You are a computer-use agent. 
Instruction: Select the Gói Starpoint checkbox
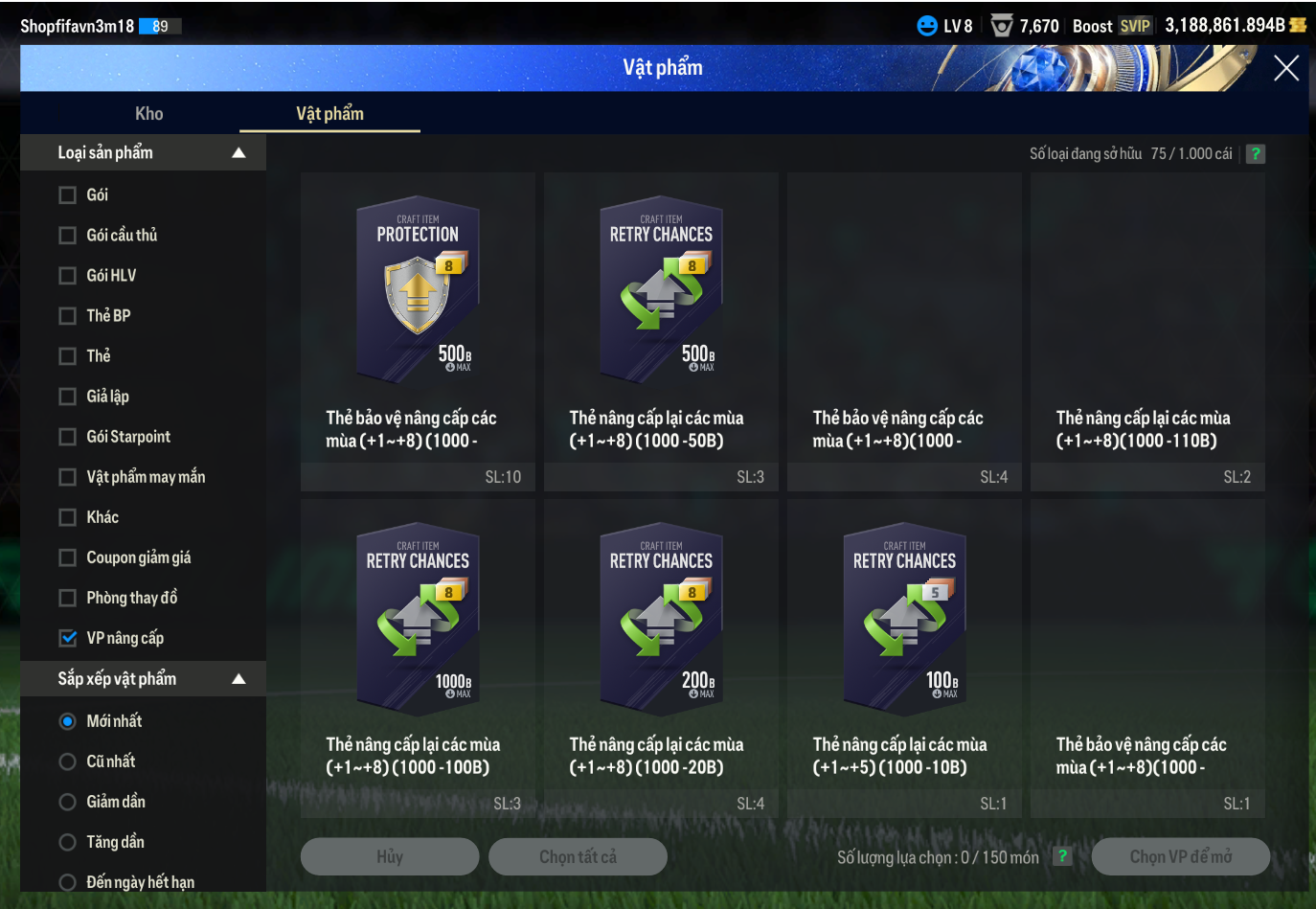tap(68, 437)
